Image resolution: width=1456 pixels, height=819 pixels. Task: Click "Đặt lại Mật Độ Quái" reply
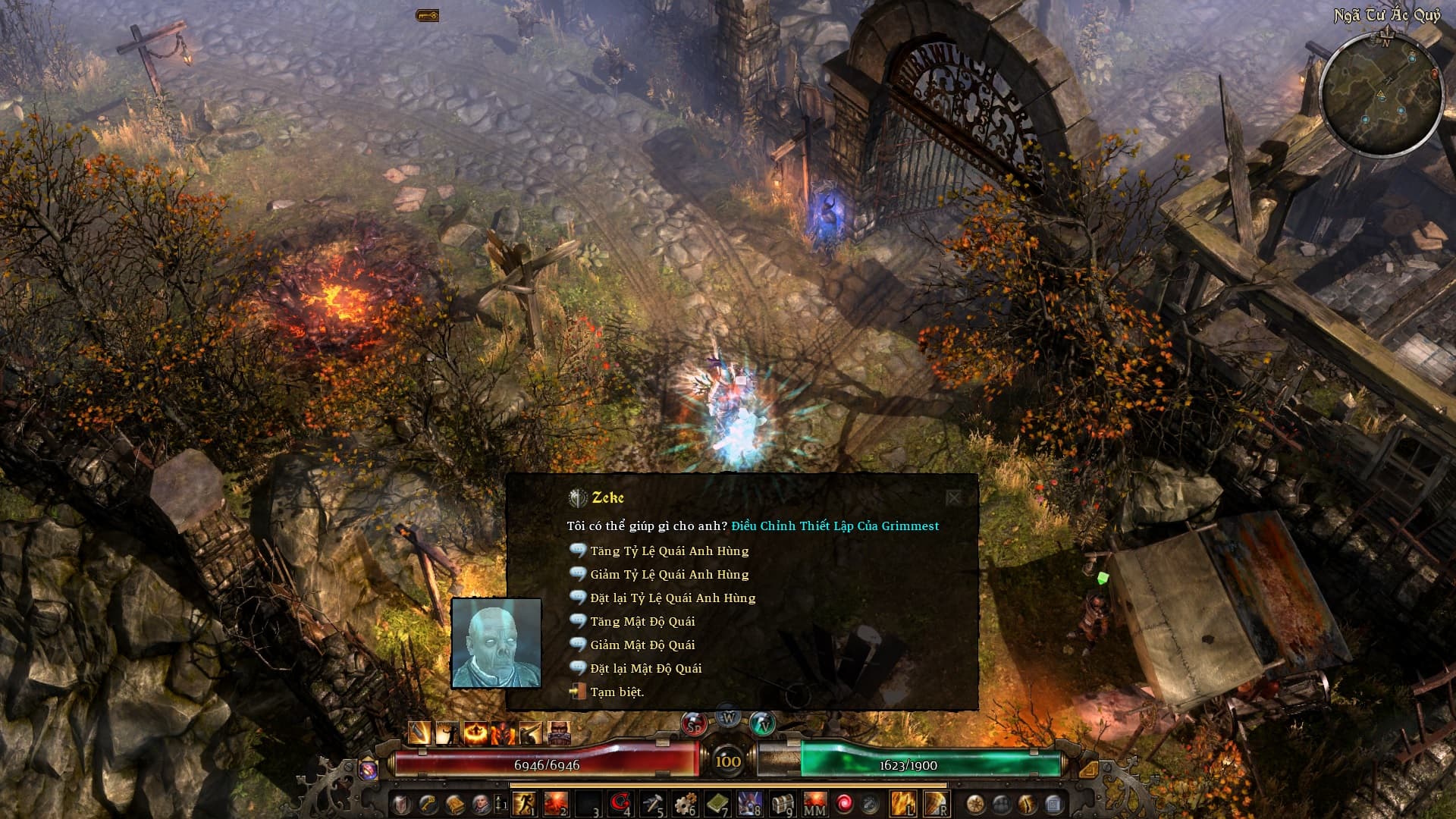pos(645,669)
